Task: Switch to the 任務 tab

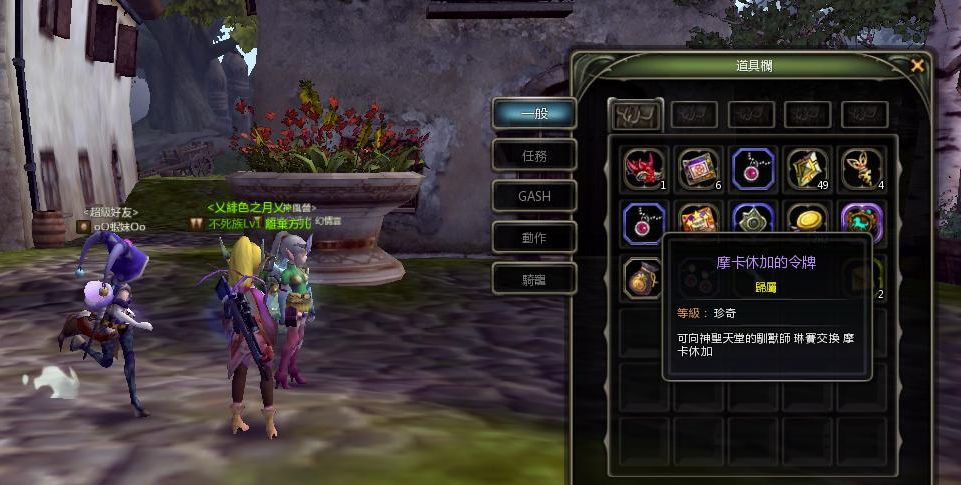Action: pyautogui.click(x=535, y=155)
